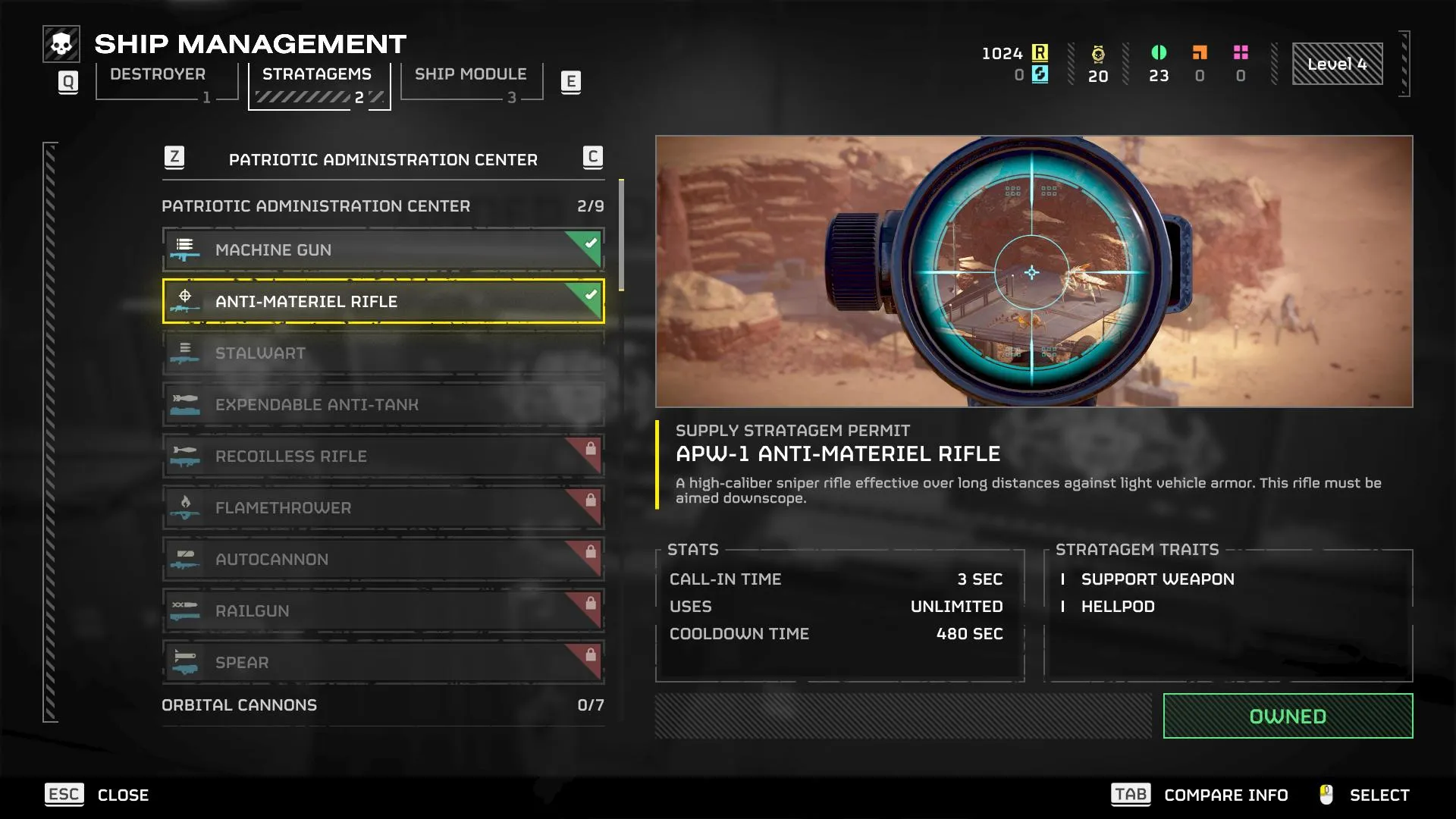Screen dimensions: 1456x819
Task: Select the locked Spear stratagem
Action: 383,663
